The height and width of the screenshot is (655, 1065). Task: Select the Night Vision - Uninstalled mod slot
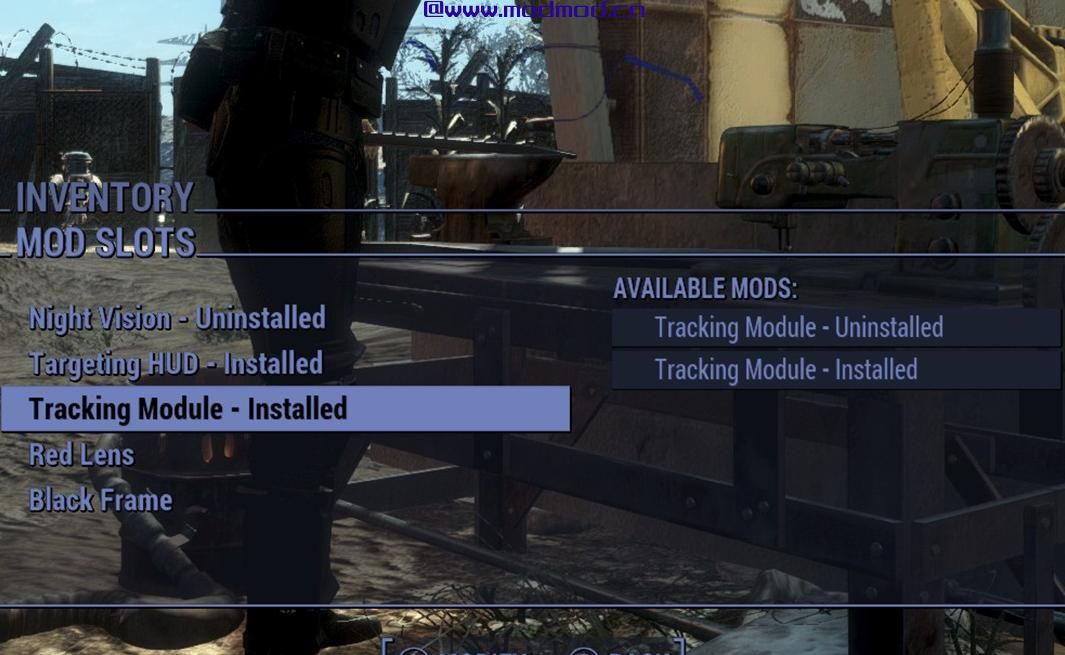[x=177, y=319]
